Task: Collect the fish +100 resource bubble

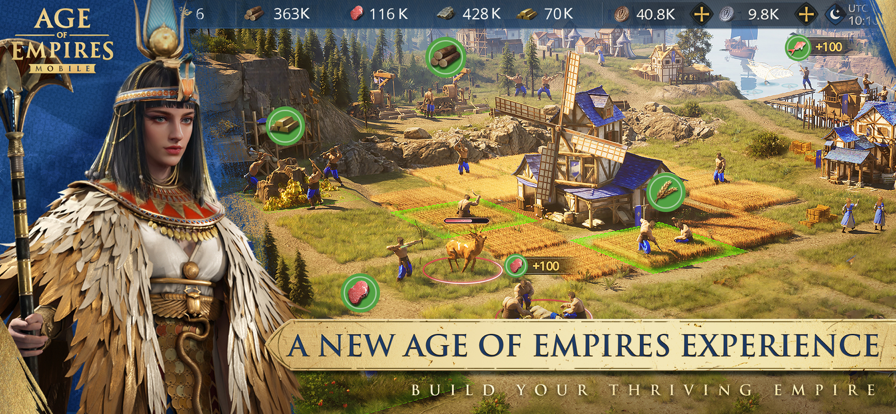Action: coord(797,47)
